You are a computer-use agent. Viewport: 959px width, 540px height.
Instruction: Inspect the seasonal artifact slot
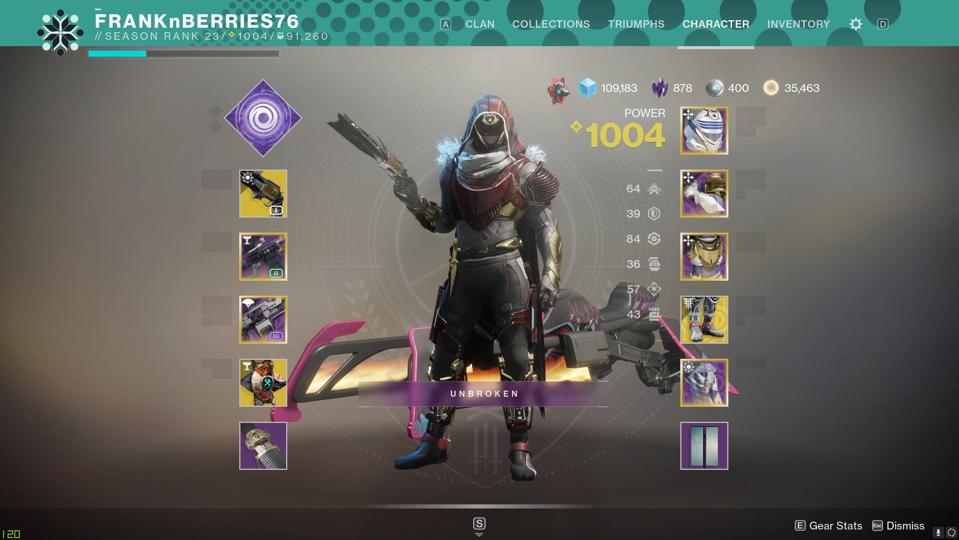pos(263,445)
